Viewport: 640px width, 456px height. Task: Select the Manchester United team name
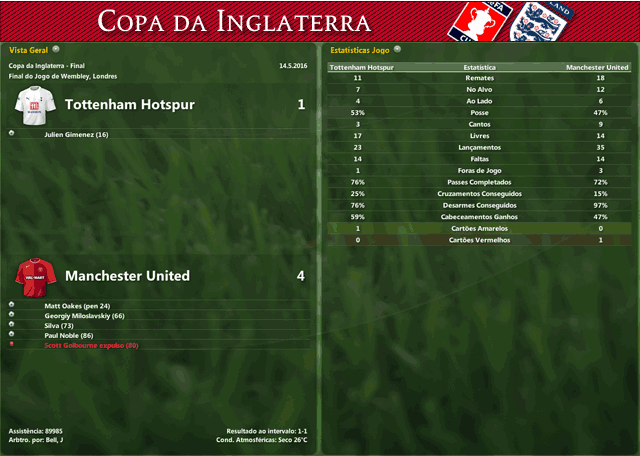[127, 275]
